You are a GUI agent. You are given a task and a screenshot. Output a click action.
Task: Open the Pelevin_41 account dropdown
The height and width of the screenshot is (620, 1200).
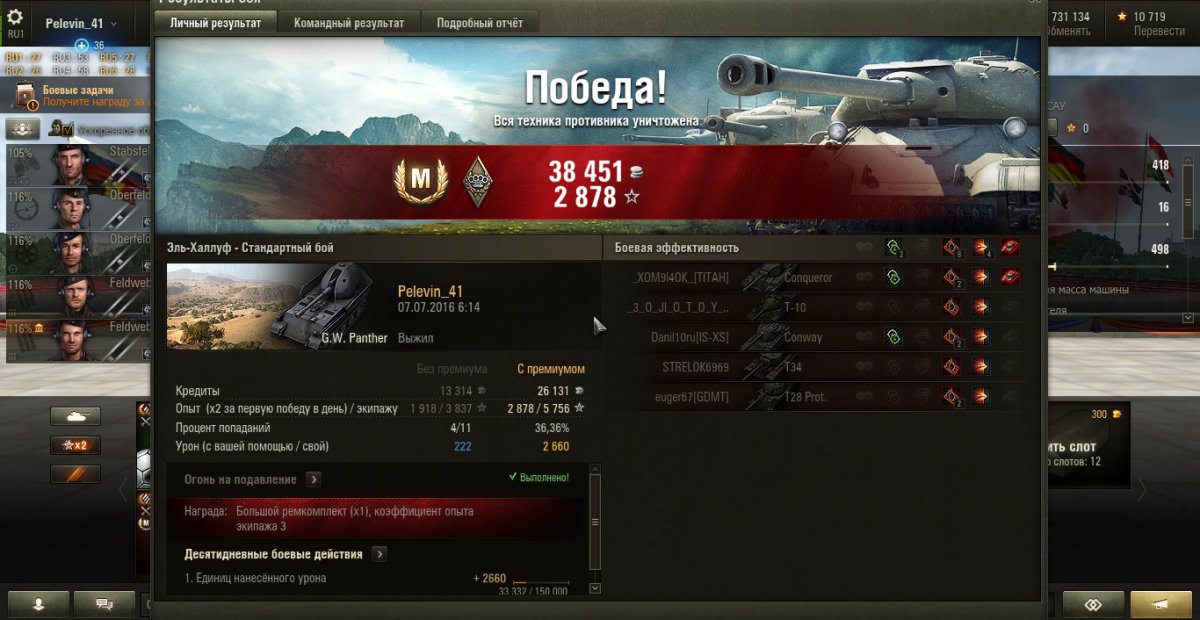point(81,23)
